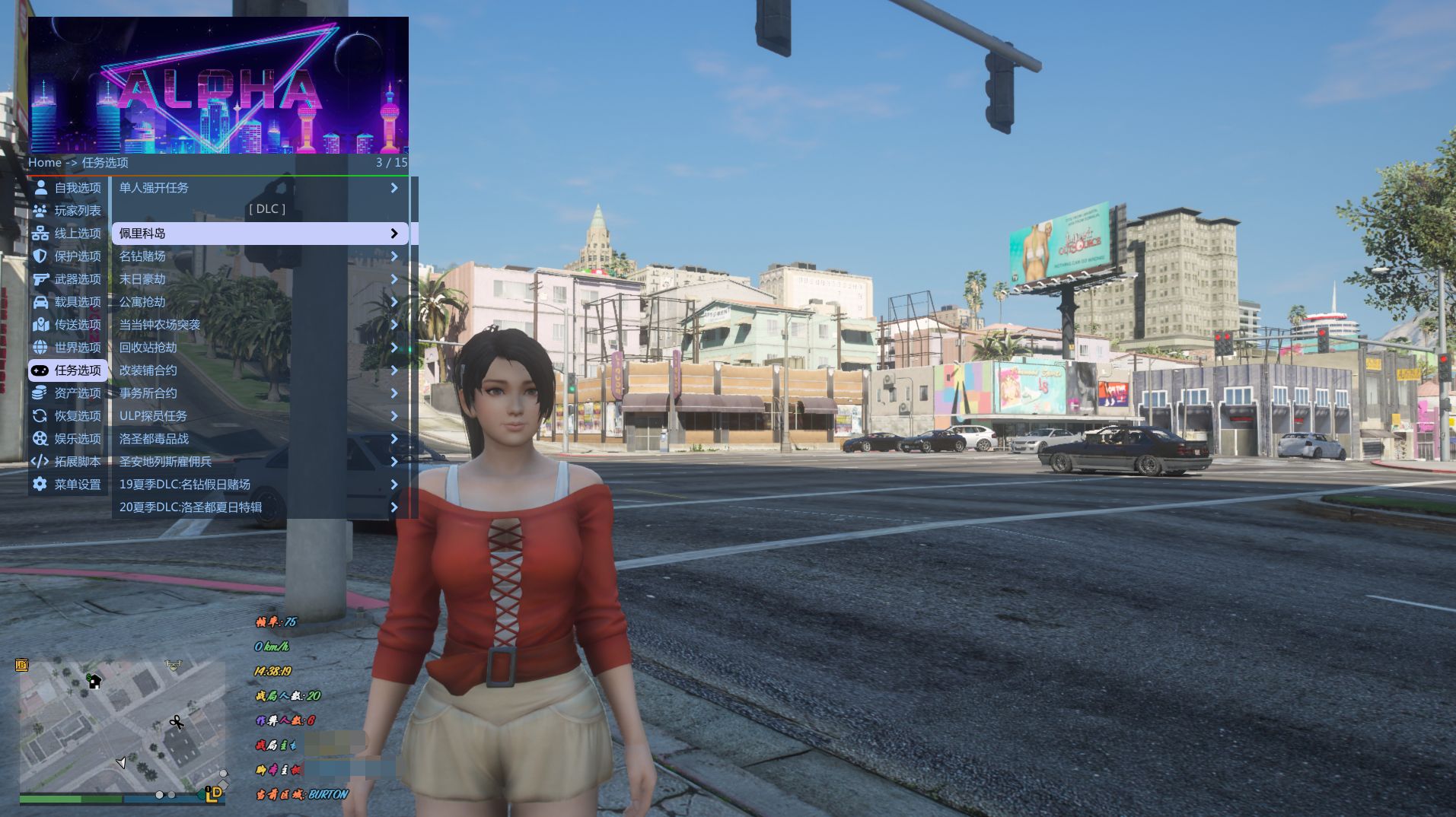Select 世界选项 globe category

68,348
